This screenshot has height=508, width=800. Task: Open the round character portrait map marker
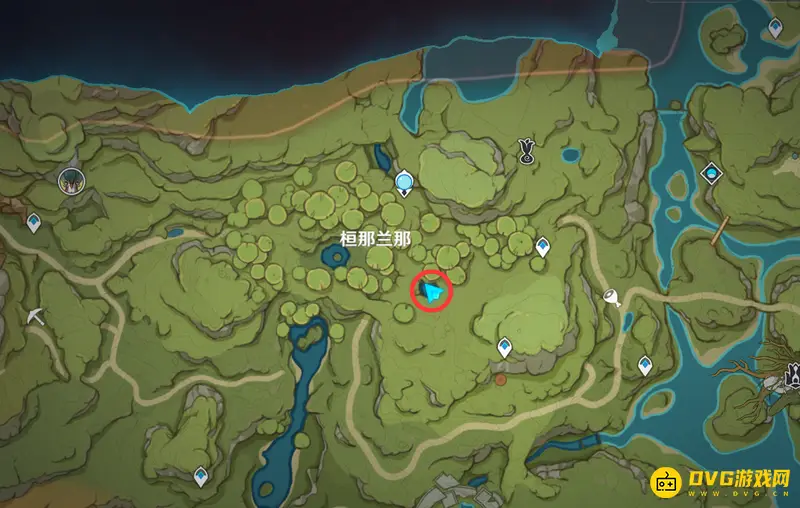[72, 180]
